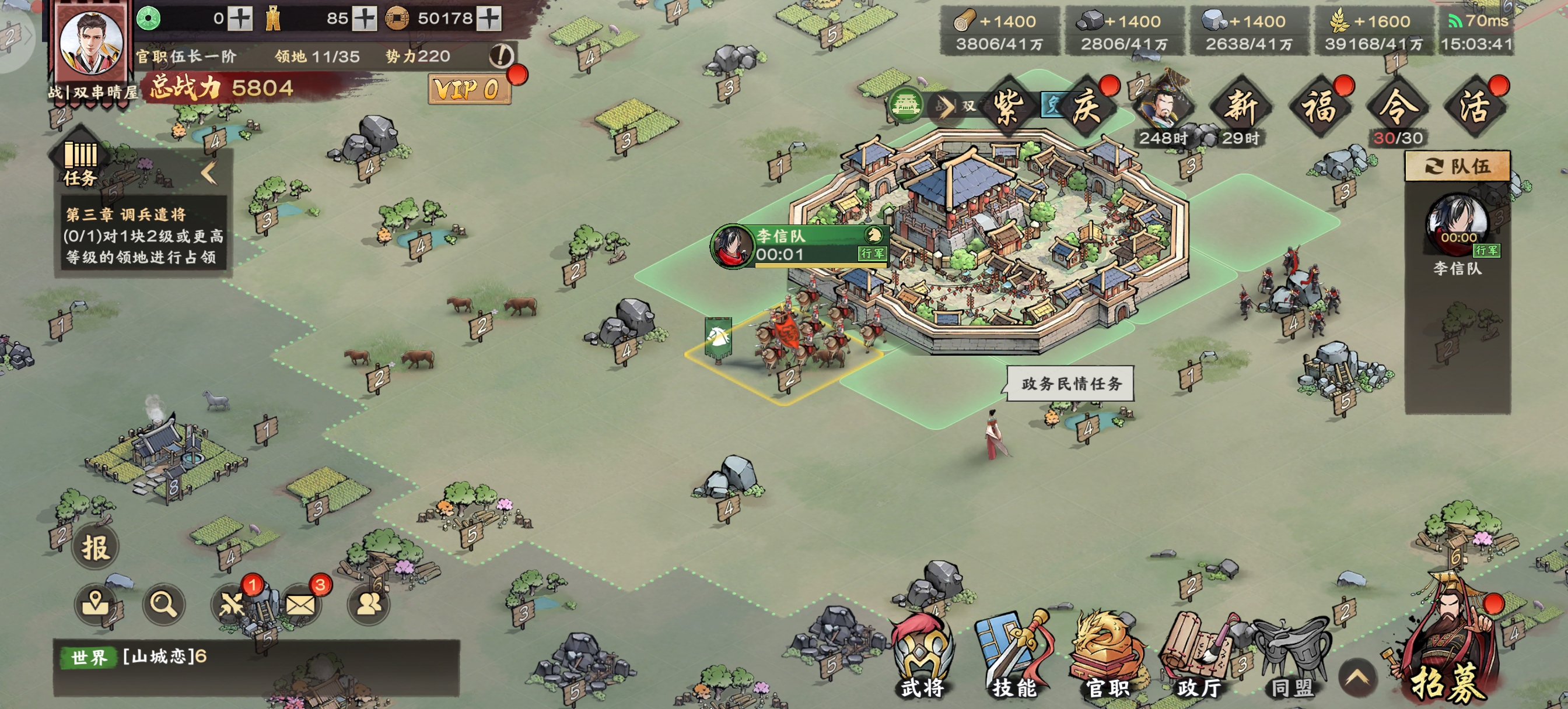Open the 报 battle report button
1568x709 pixels.
click(x=96, y=547)
